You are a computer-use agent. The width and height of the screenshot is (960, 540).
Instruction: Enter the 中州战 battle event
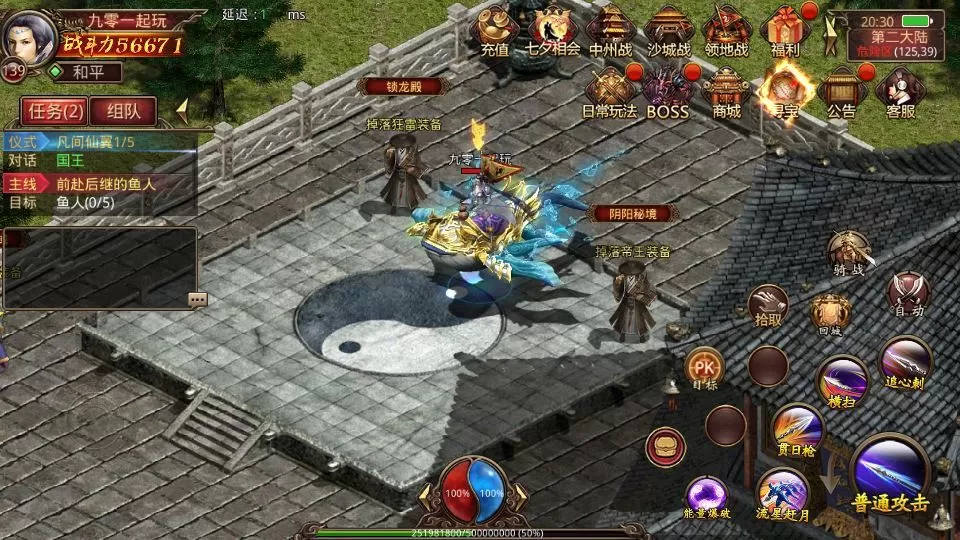[611, 30]
